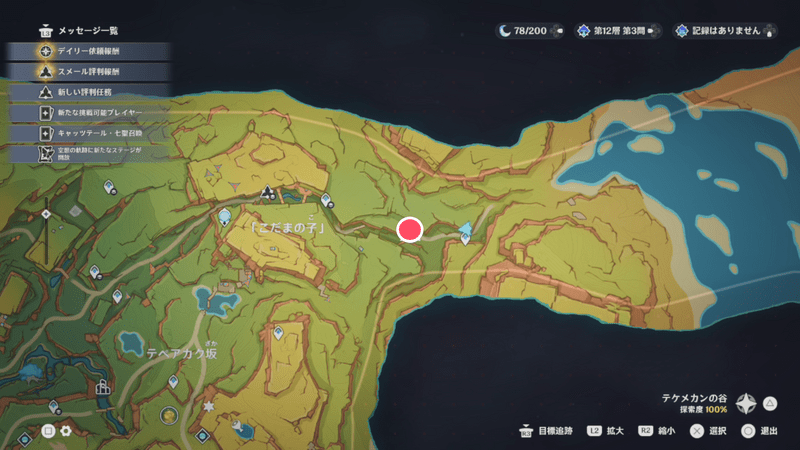The width and height of the screenshot is (800, 450).
Task: Select the blue teleport waypoint beside the red marker
Action: (465, 233)
